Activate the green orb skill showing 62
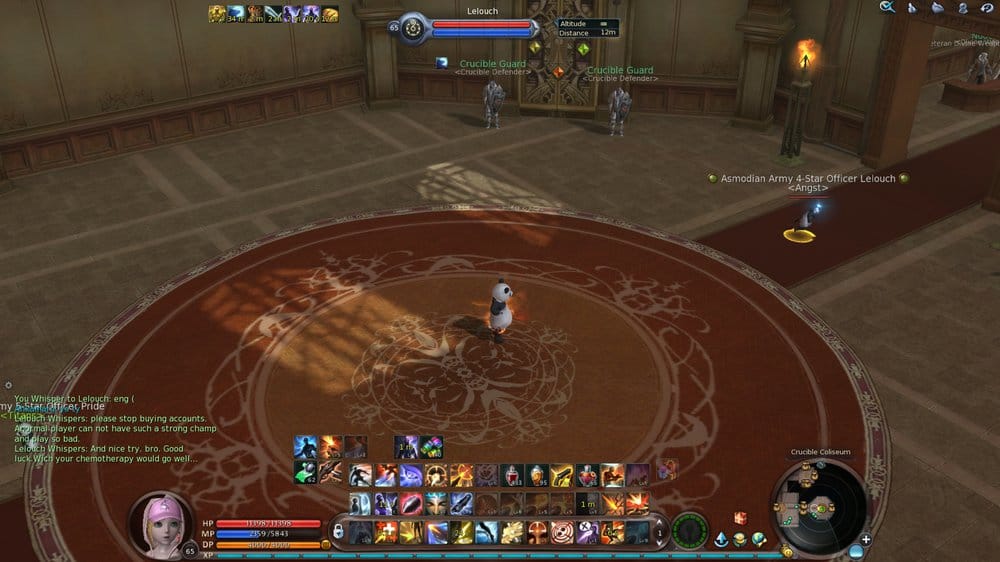The width and height of the screenshot is (1000, 562). [x=306, y=474]
